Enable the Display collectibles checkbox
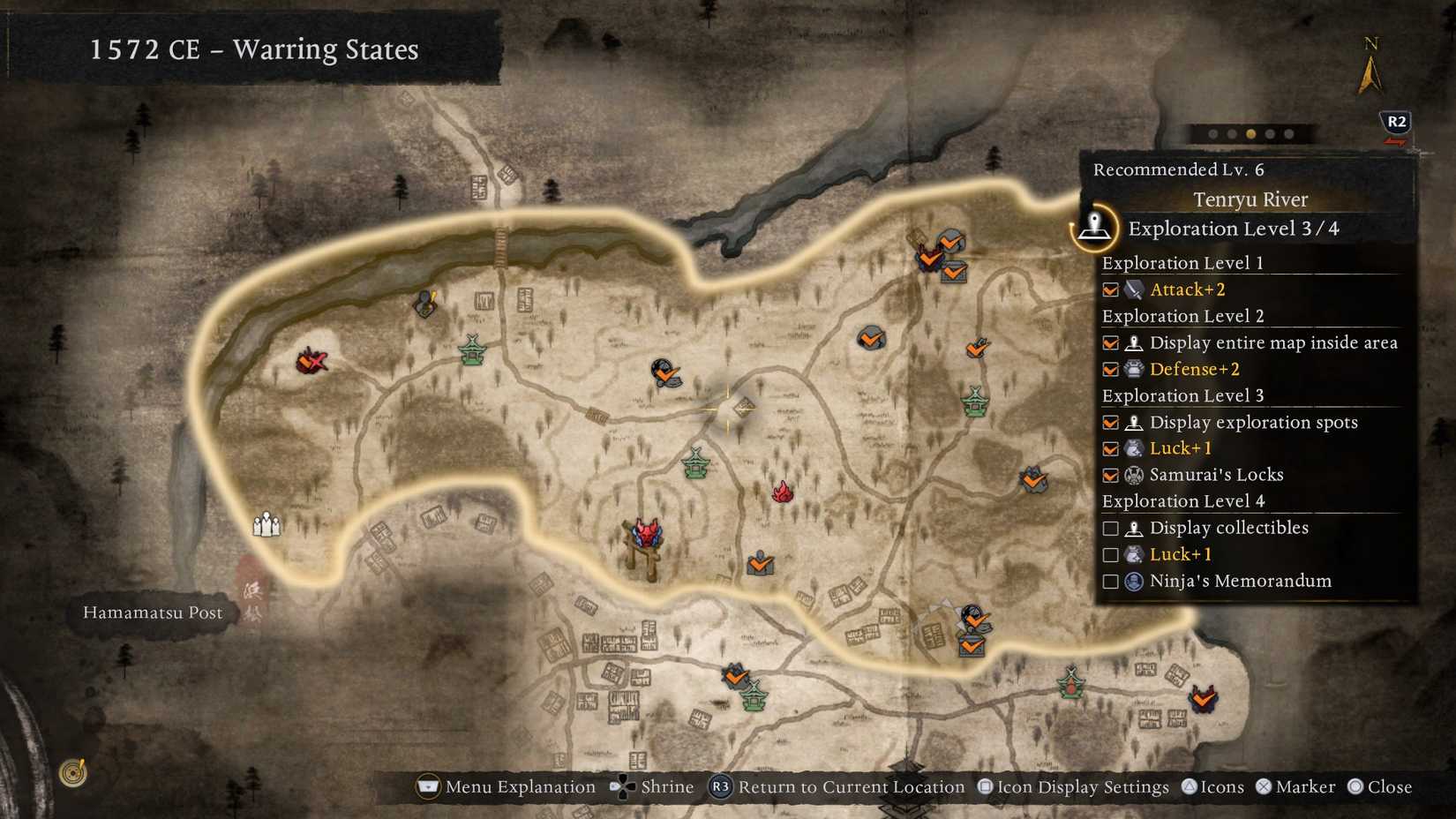Viewport: 1456px width, 819px height. click(1110, 528)
